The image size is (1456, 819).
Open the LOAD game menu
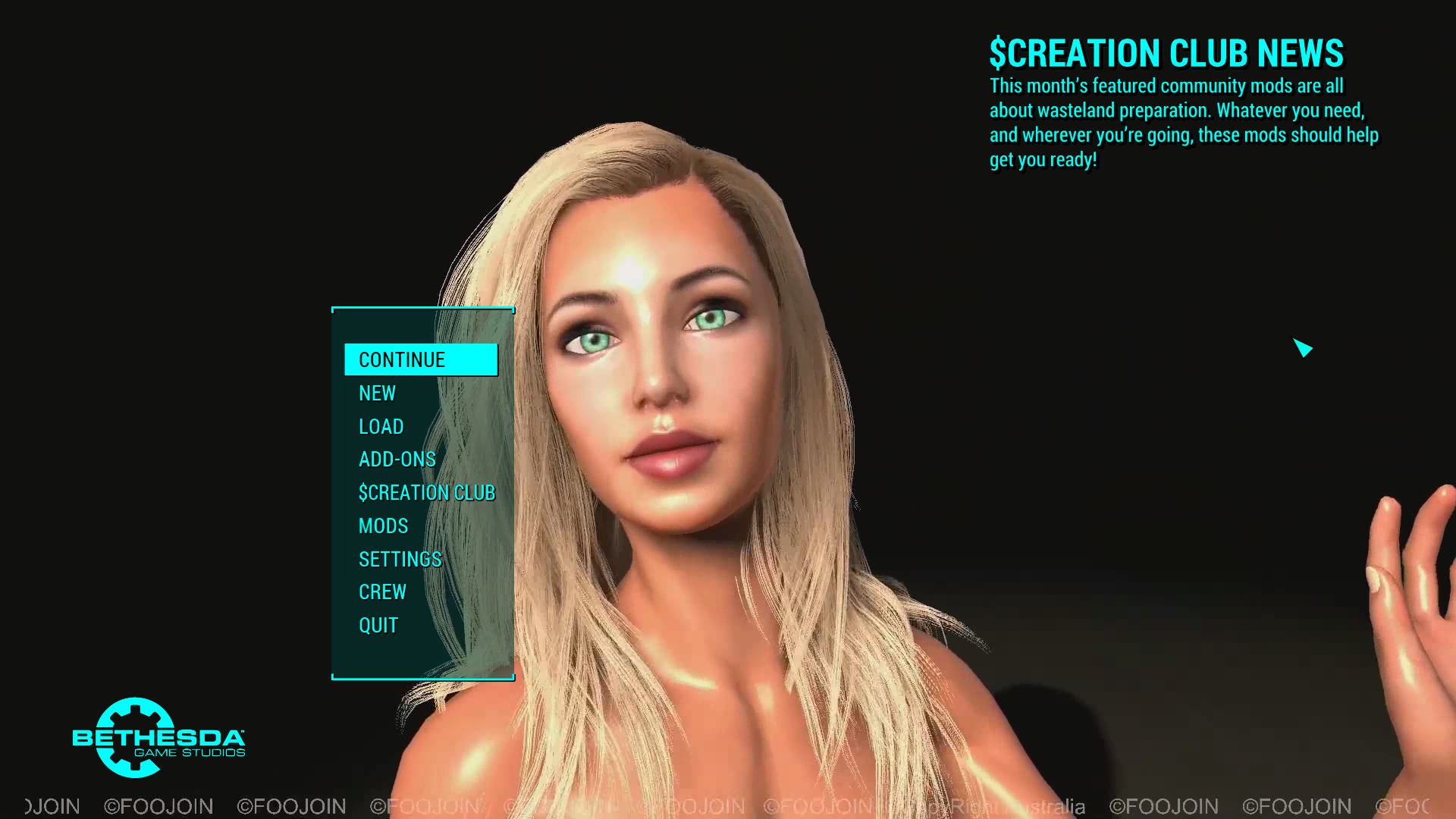pyautogui.click(x=381, y=426)
